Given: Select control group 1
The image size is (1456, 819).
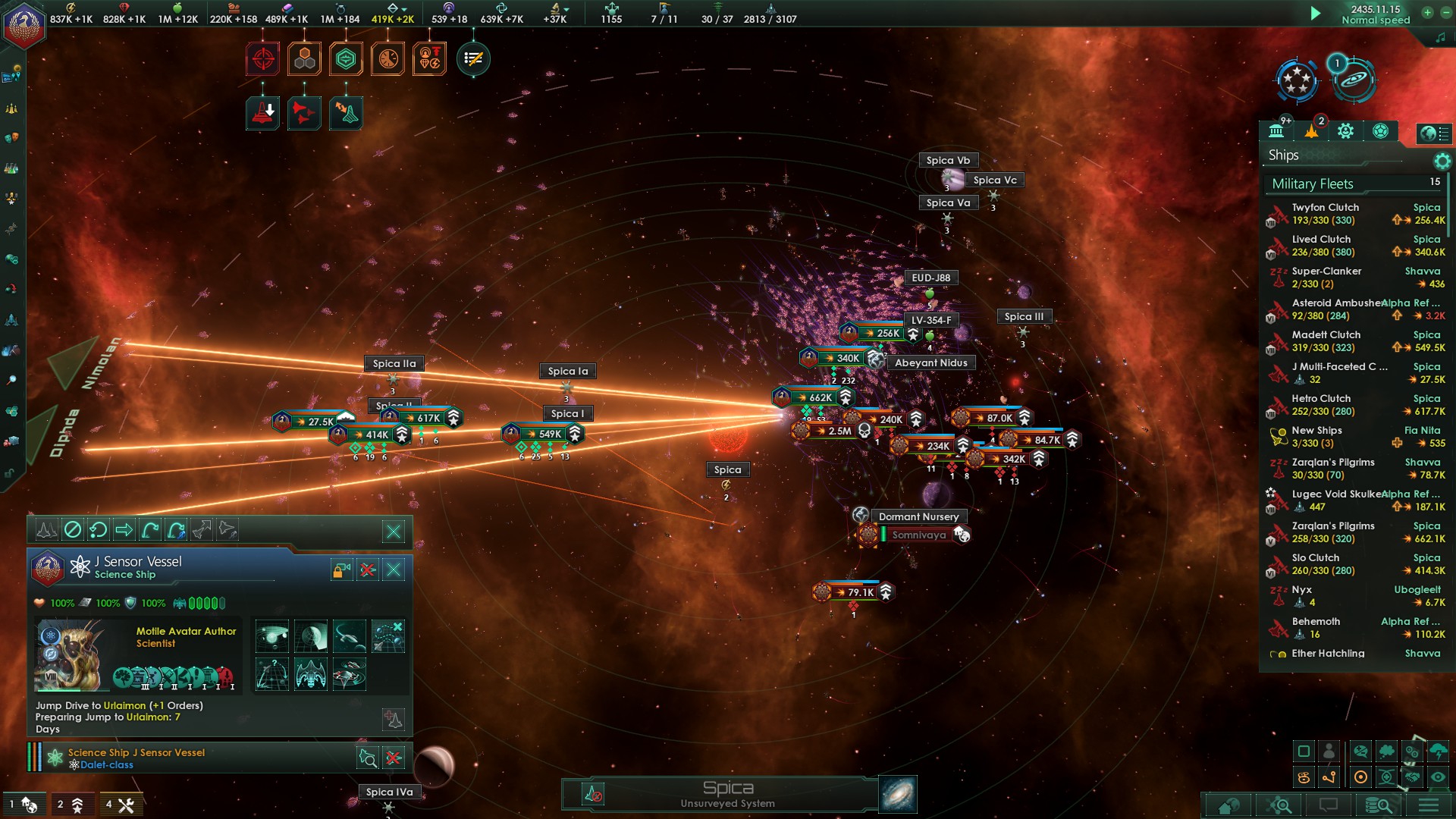Looking at the screenshot, I should 23,805.
